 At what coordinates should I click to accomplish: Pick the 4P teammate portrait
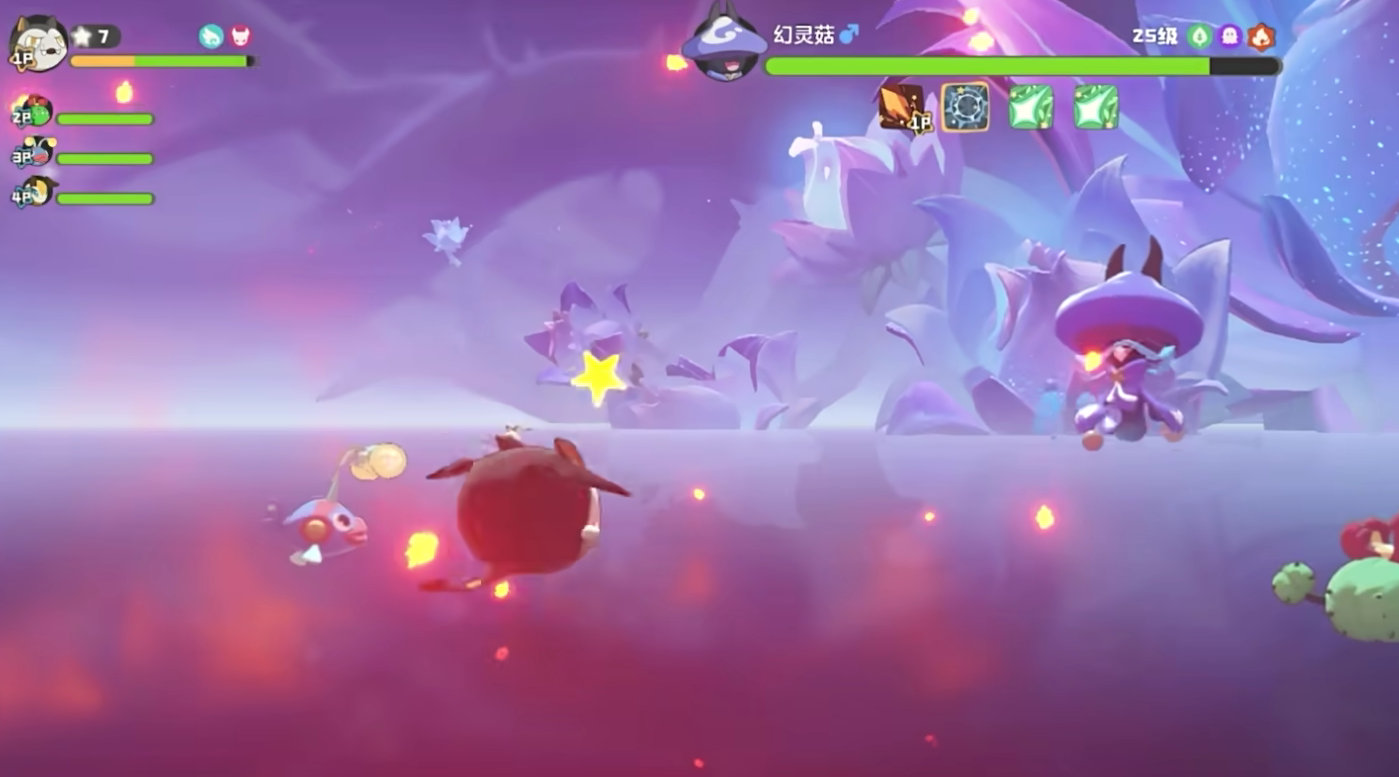click(36, 191)
